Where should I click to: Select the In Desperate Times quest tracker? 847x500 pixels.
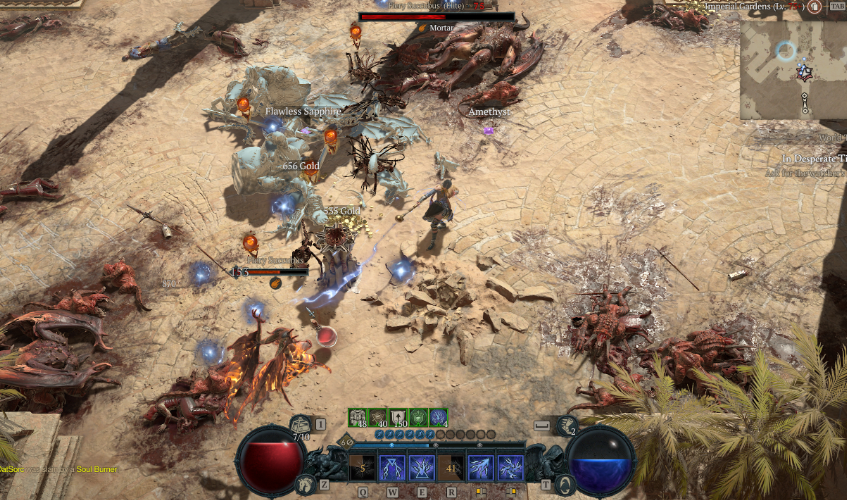pyautogui.click(x=810, y=159)
